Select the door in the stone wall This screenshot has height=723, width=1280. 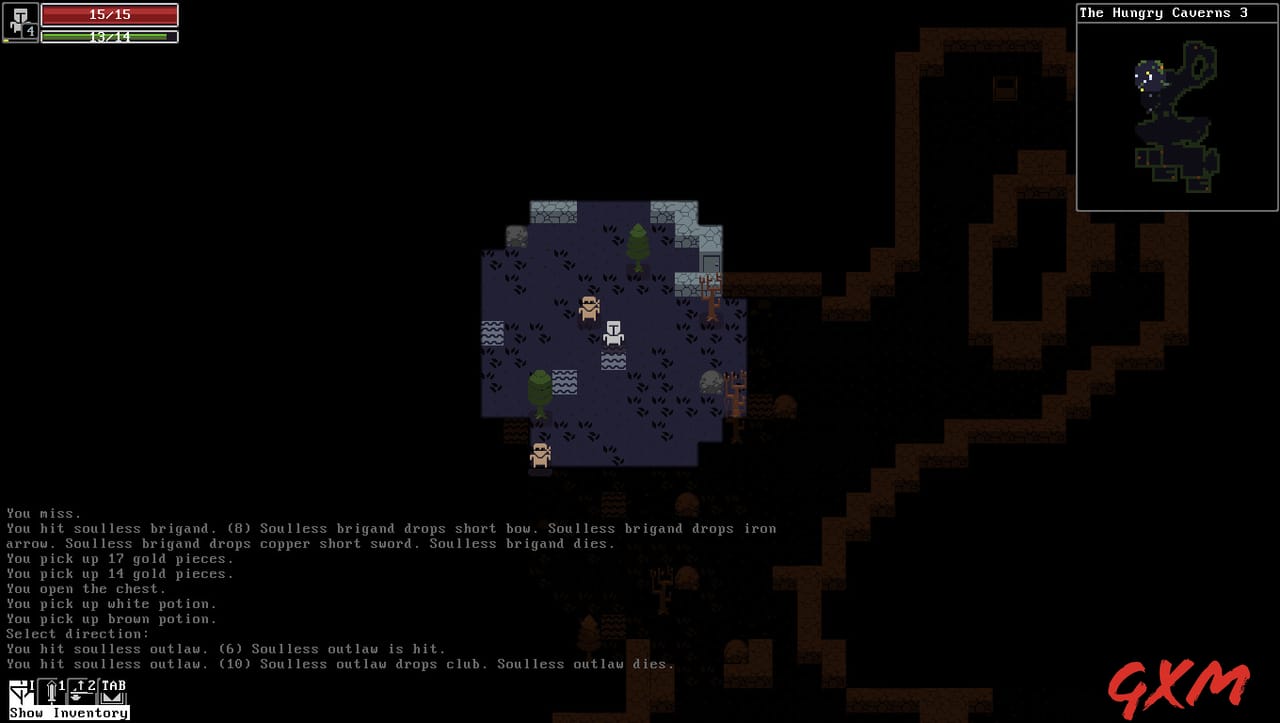coord(709,262)
